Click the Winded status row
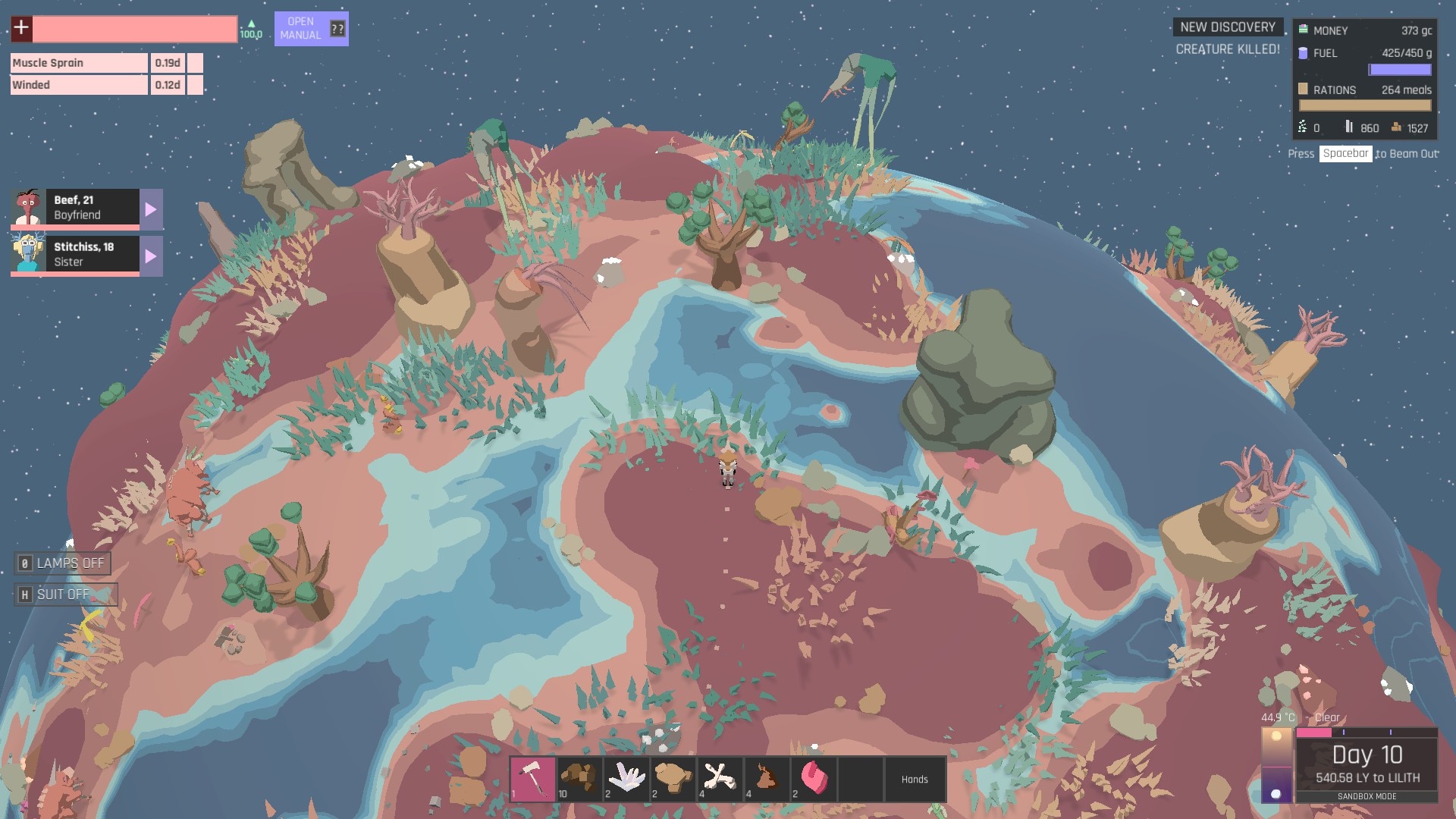Image resolution: width=1456 pixels, height=819 pixels. point(79,85)
